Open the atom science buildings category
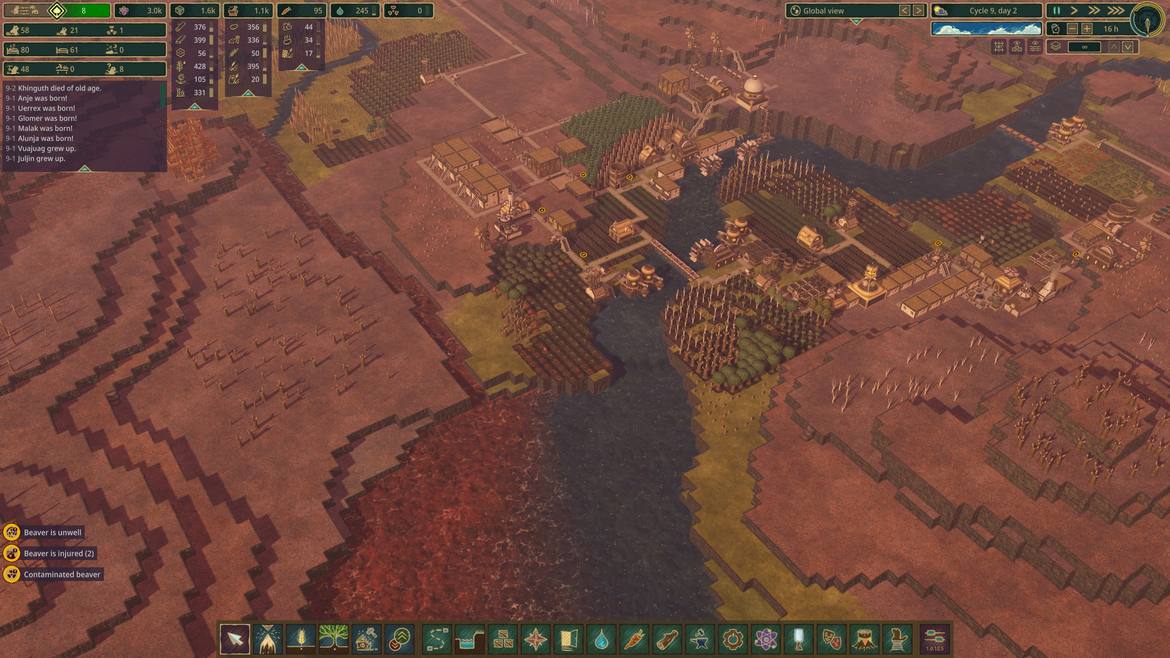Image resolution: width=1170 pixels, height=658 pixels. pyautogui.click(x=766, y=638)
